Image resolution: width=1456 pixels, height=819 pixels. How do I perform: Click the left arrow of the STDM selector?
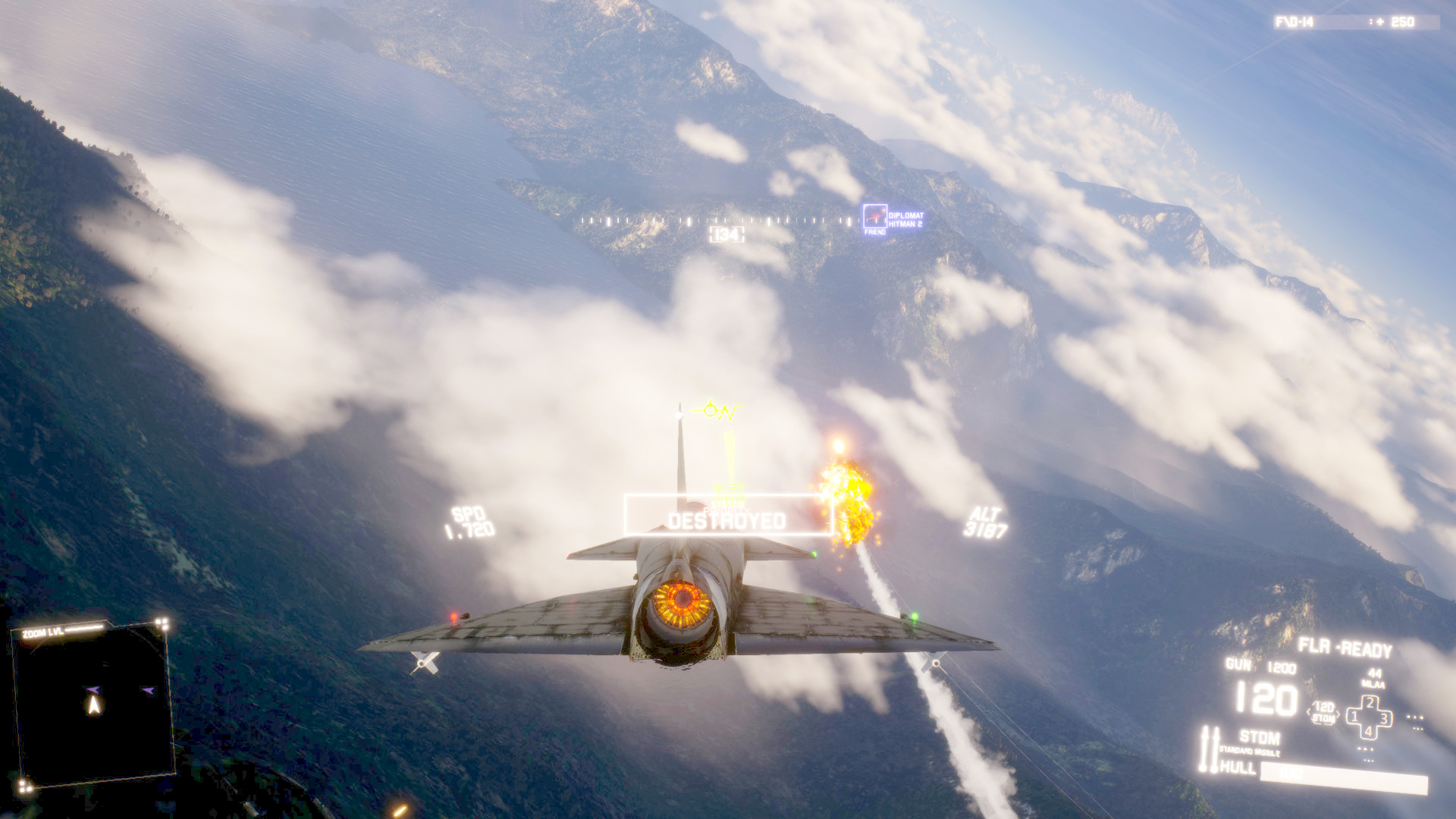[x=1307, y=711]
